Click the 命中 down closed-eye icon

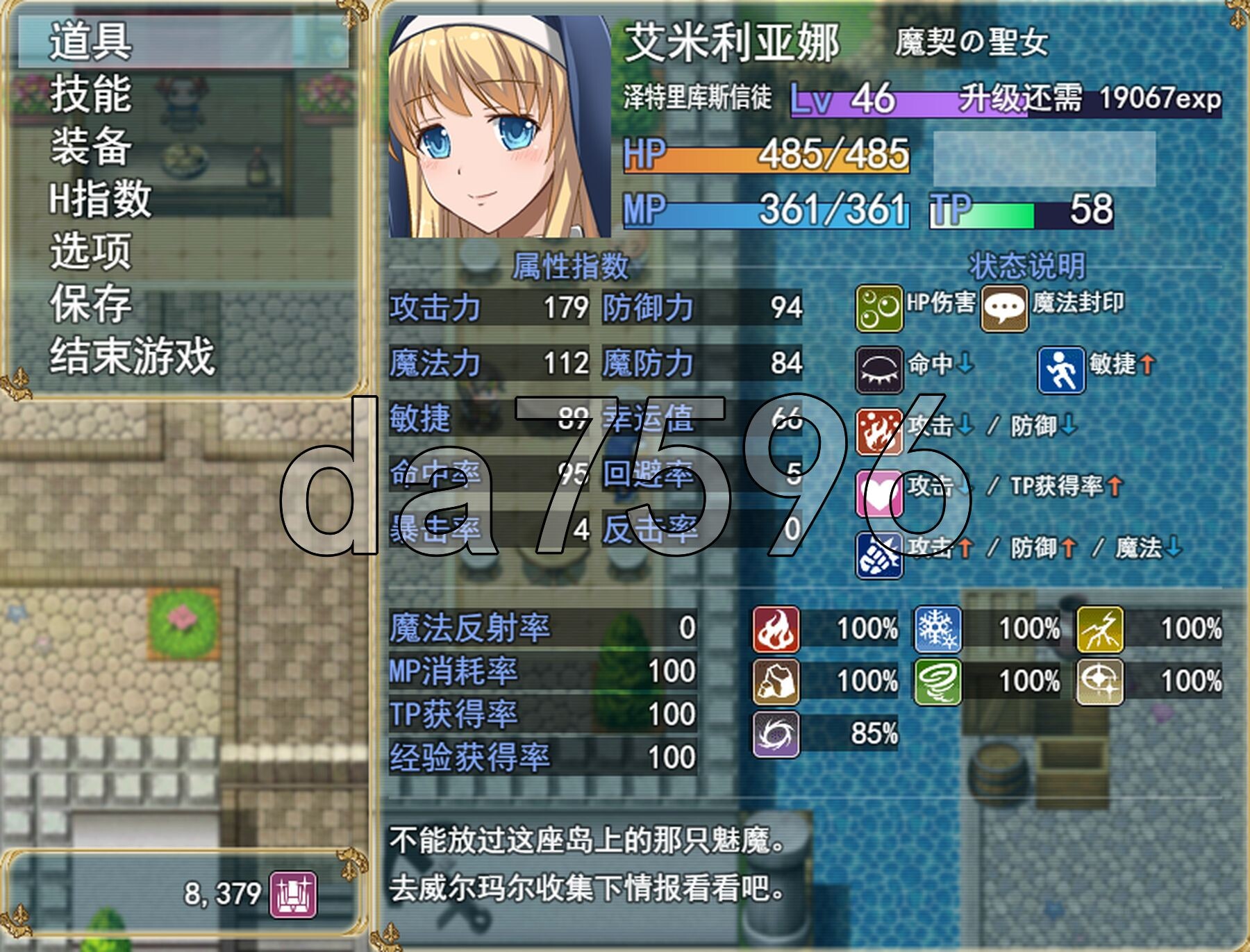point(878,369)
